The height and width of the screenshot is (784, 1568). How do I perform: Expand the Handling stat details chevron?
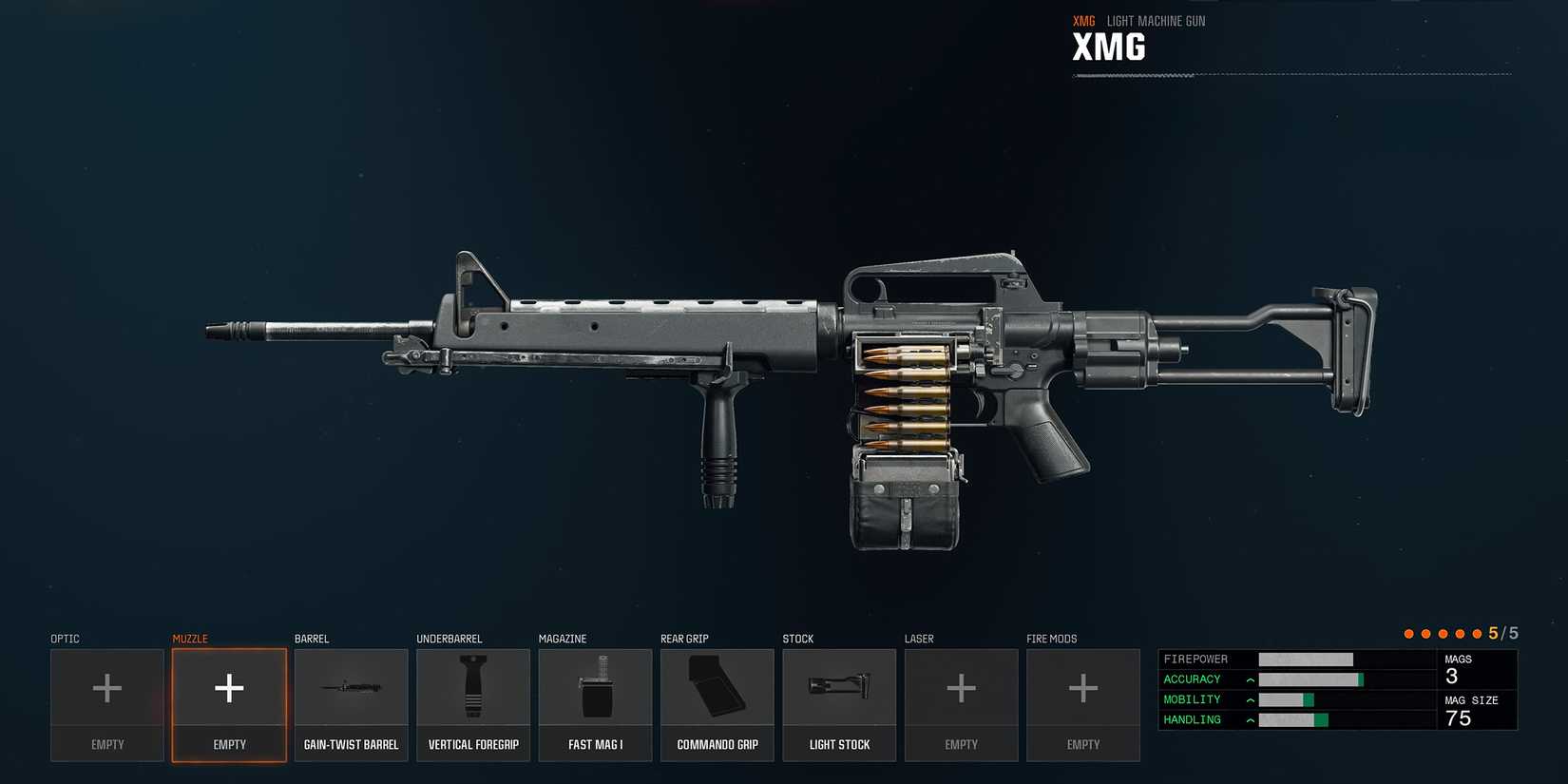1249,719
